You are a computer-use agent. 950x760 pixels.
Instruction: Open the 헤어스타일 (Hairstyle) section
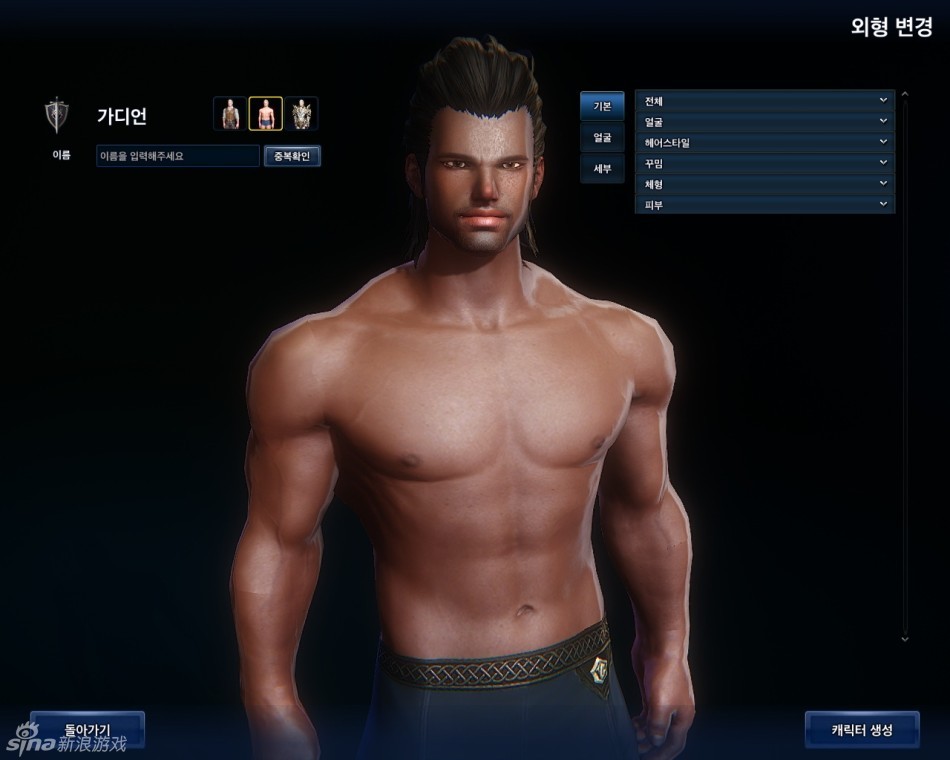point(764,142)
